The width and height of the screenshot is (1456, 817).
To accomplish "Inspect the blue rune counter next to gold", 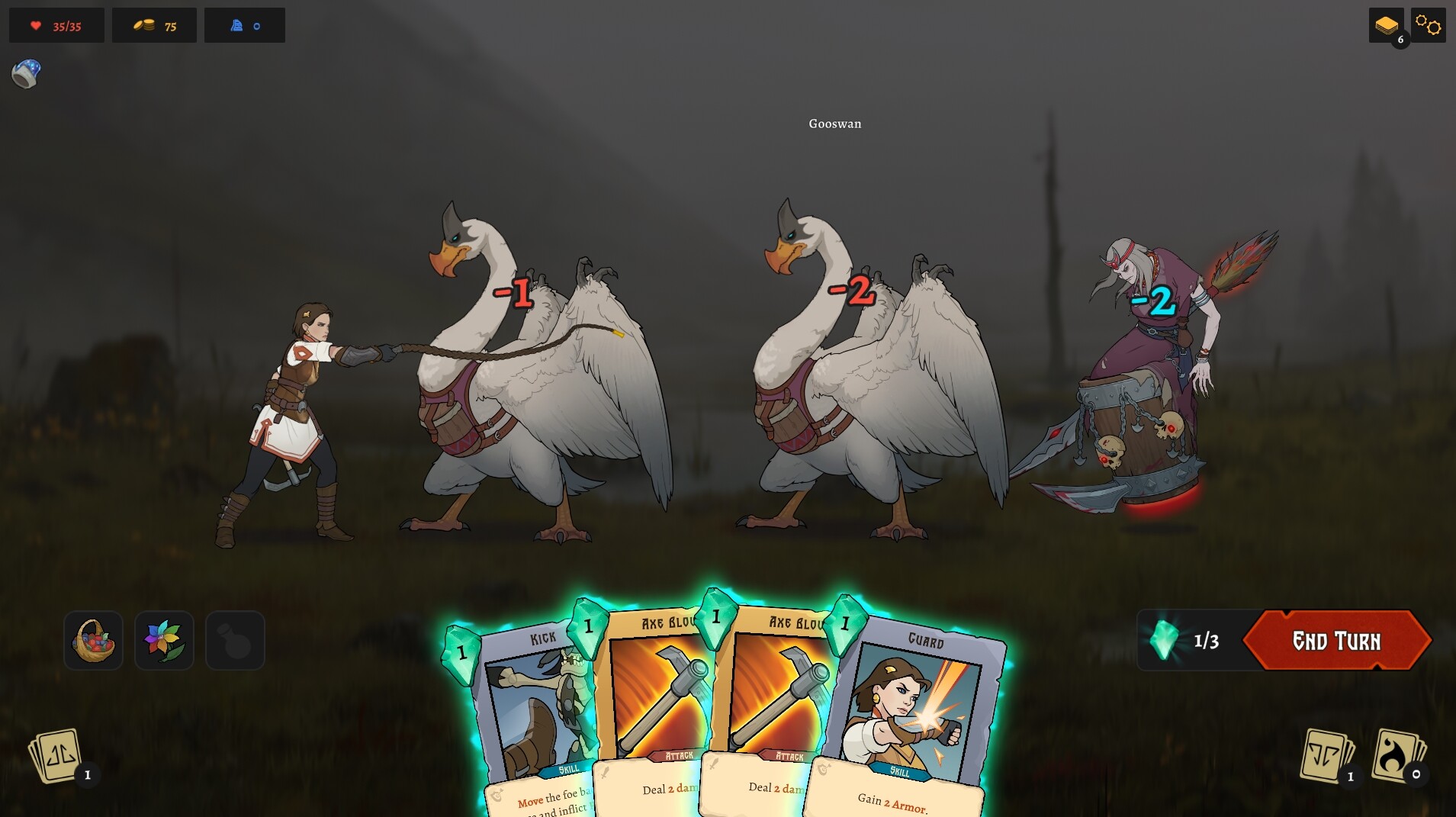I will 244,25.
